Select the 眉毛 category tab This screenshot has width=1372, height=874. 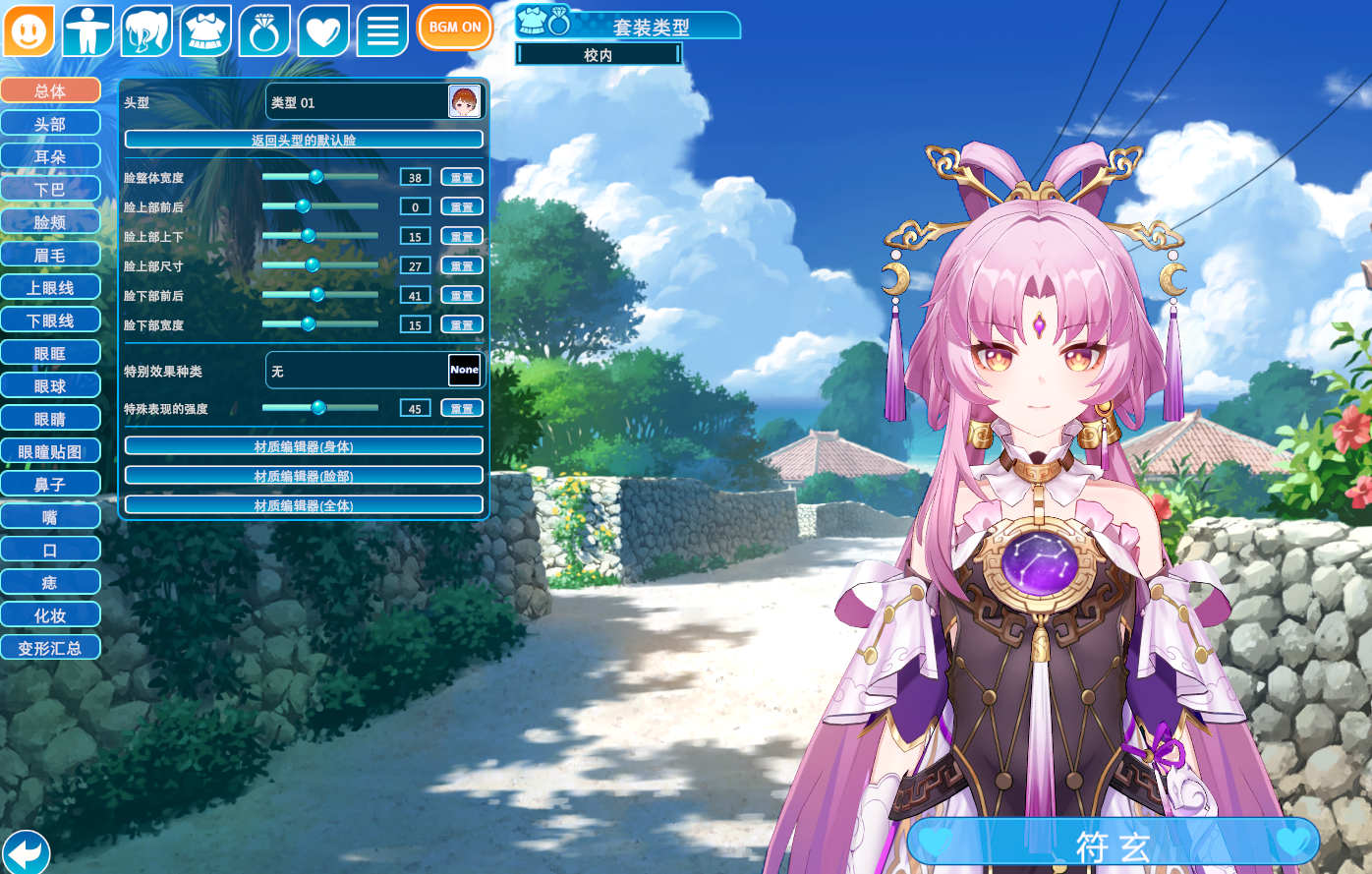50,256
